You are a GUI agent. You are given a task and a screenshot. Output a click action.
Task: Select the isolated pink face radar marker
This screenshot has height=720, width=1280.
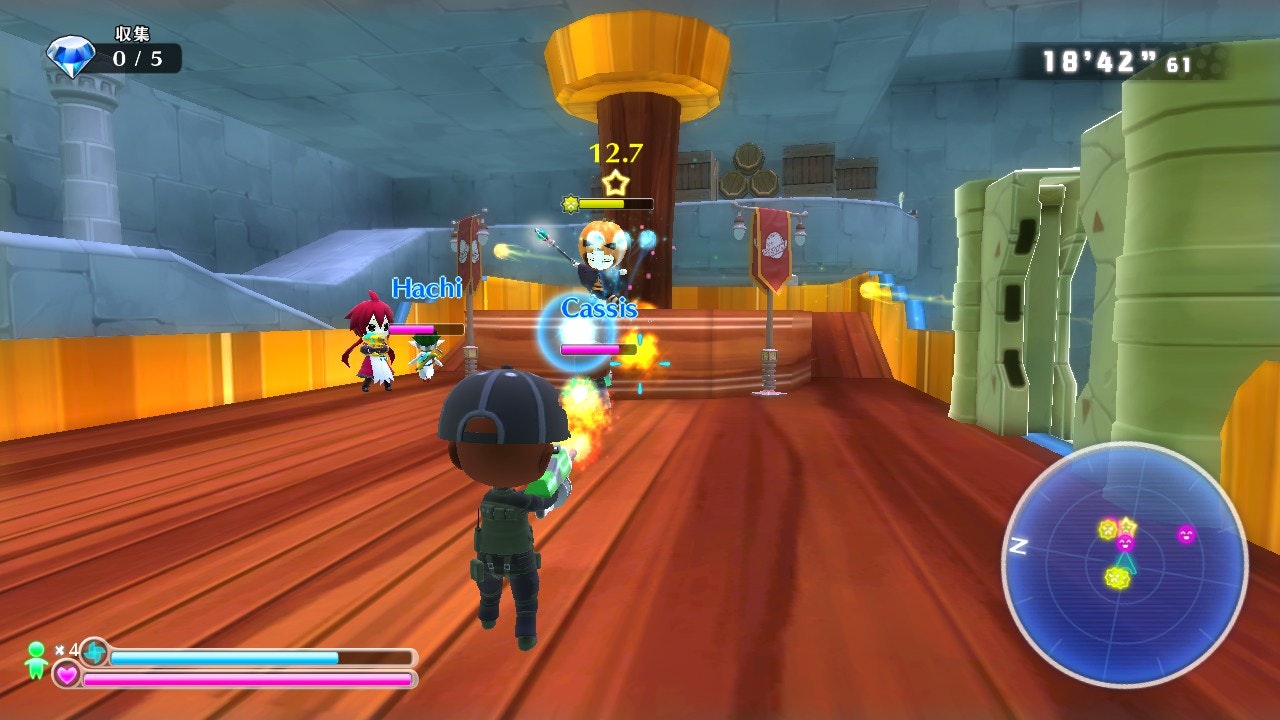pyautogui.click(x=1186, y=534)
